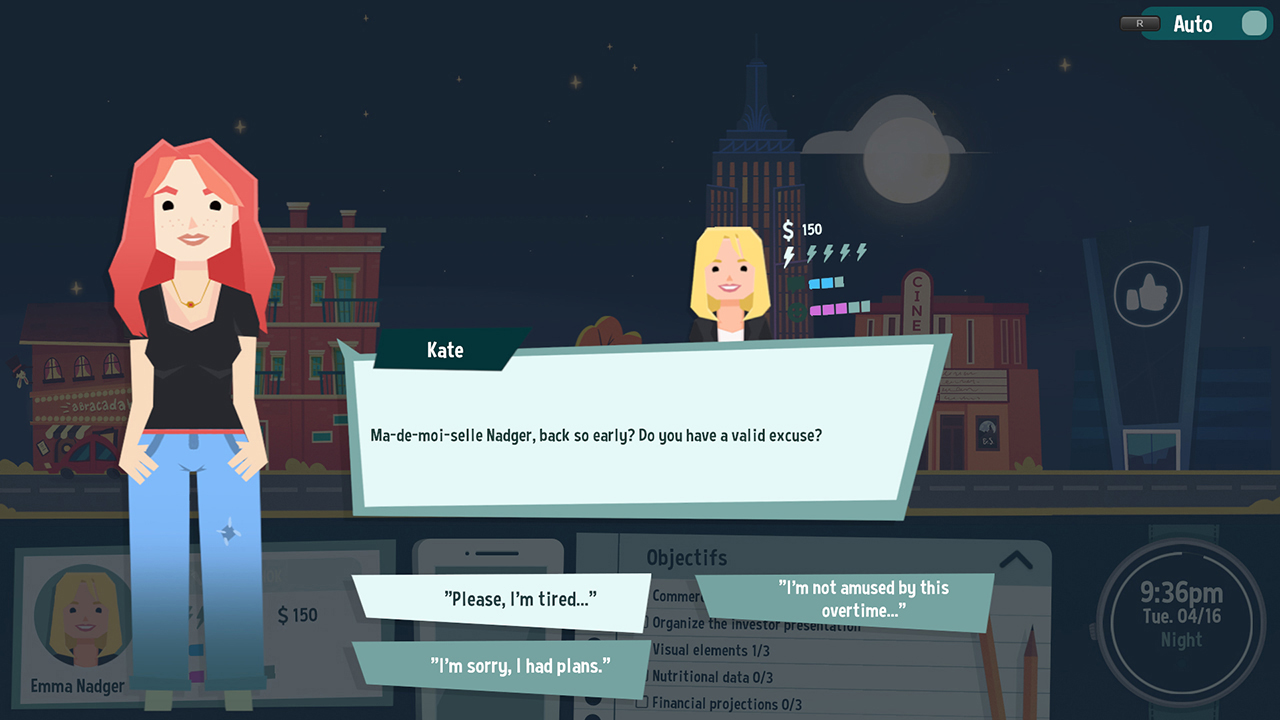The height and width of the screenshot is (720, 1280).
Task: Click the white lightning bolt energy icon
Action: coord(788,256)
